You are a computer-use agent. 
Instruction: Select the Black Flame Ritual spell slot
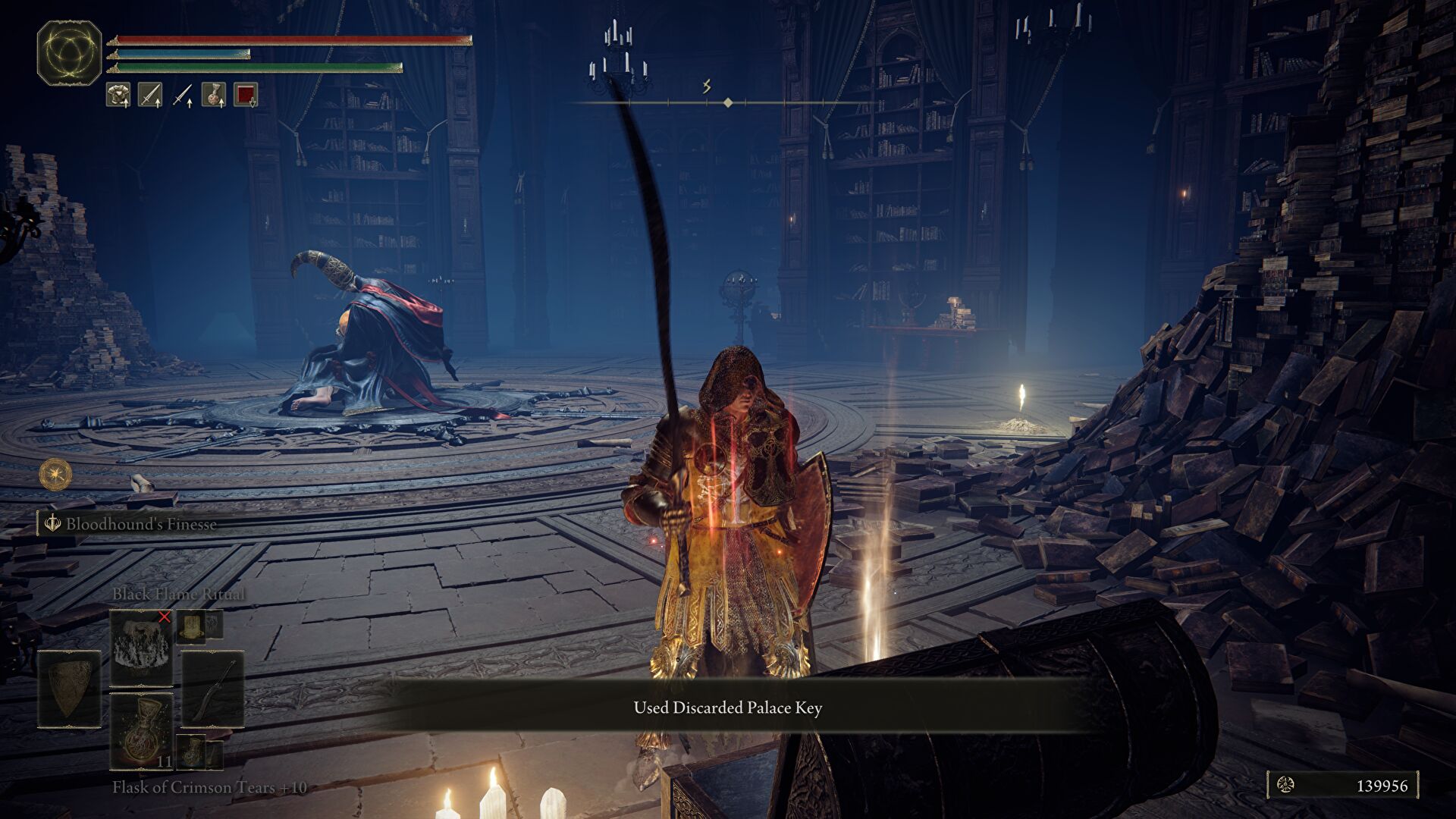141,647
